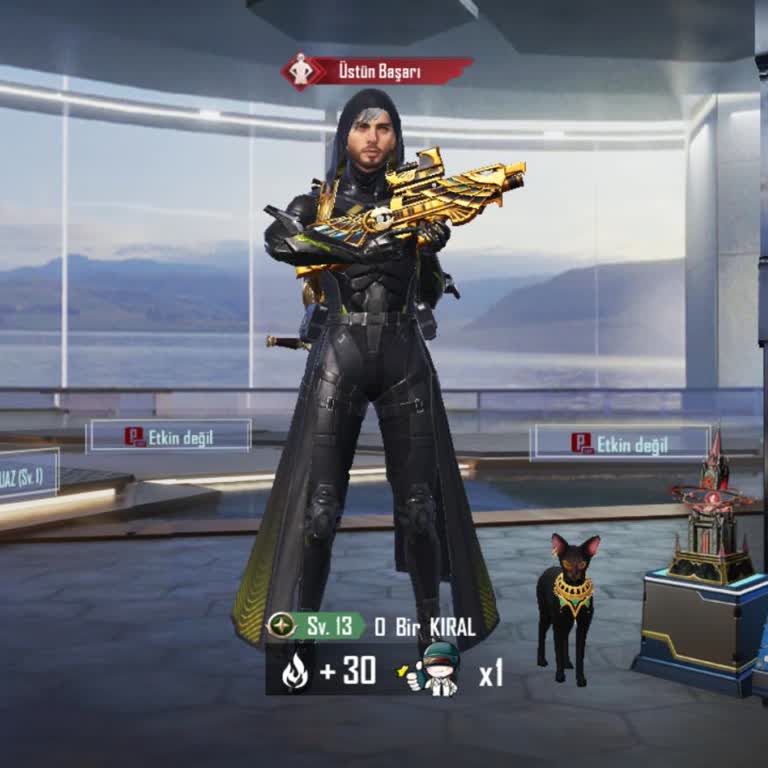
Task: Open the Üstün Başarı title banner
Action: pos(378,71)
